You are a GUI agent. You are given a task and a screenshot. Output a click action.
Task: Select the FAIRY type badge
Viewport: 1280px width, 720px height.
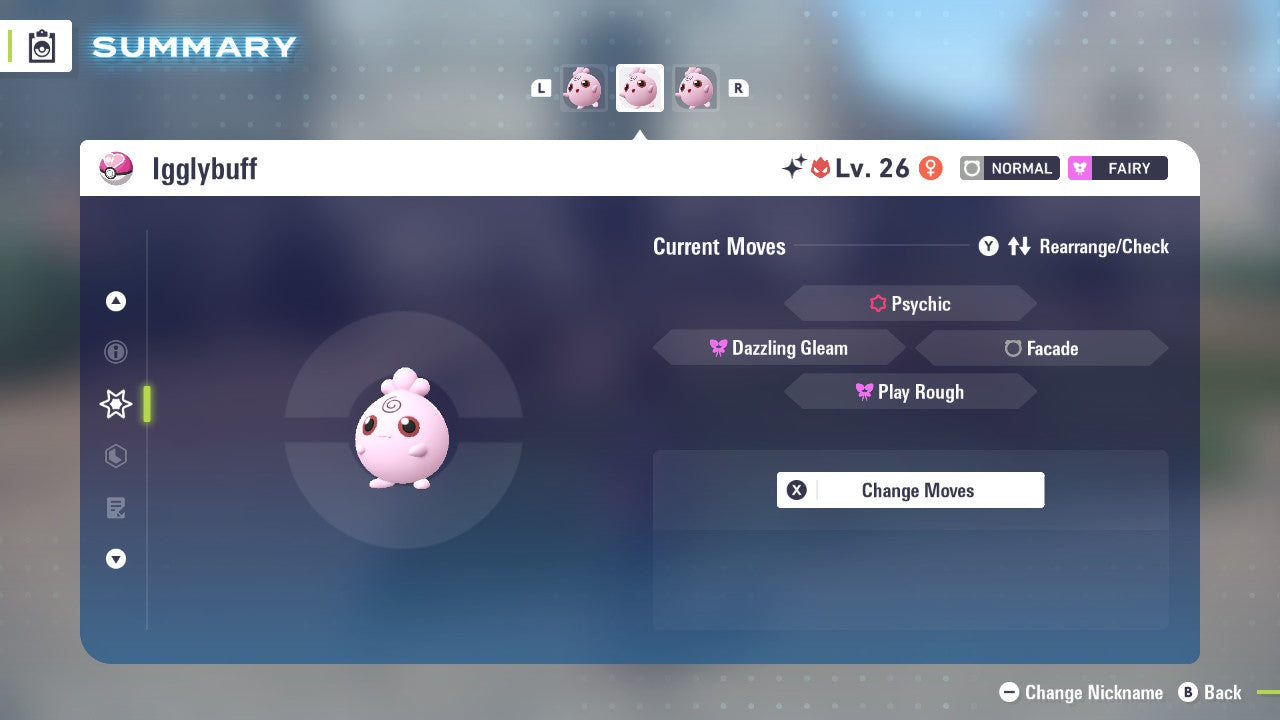(x=1117, y=168)
